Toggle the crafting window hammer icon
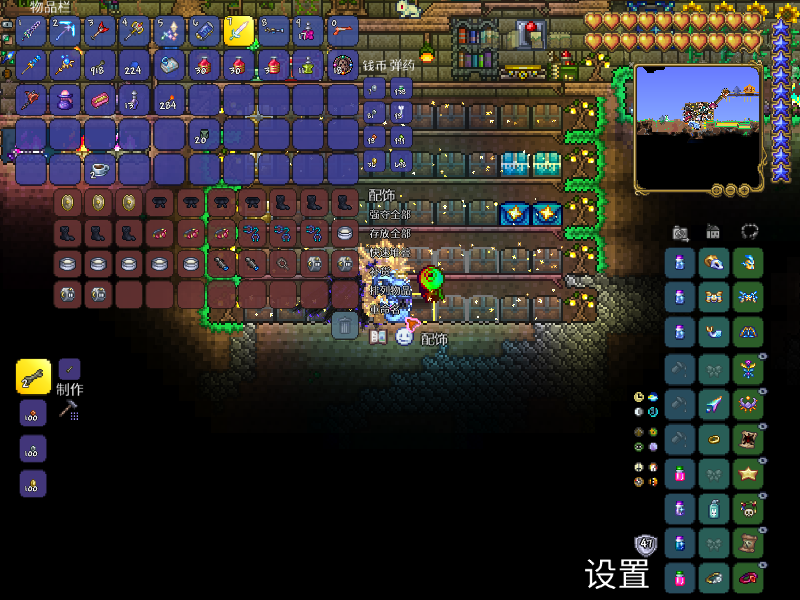The height and width of the screenshot is (600, 800). pyautogui.click(x=69, y=410)
